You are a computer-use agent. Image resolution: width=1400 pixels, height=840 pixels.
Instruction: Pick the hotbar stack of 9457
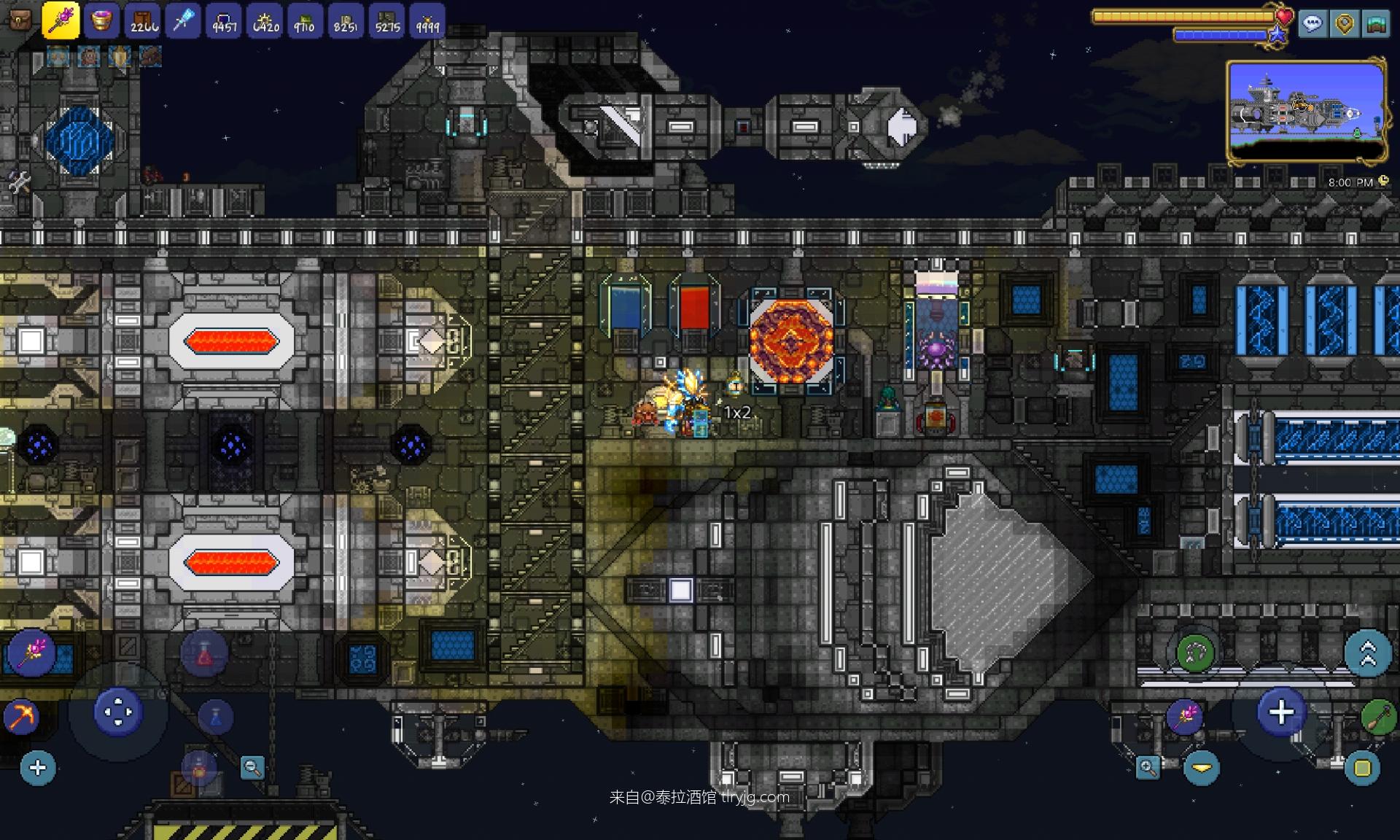pyautogui.click(x=224, y=20)
